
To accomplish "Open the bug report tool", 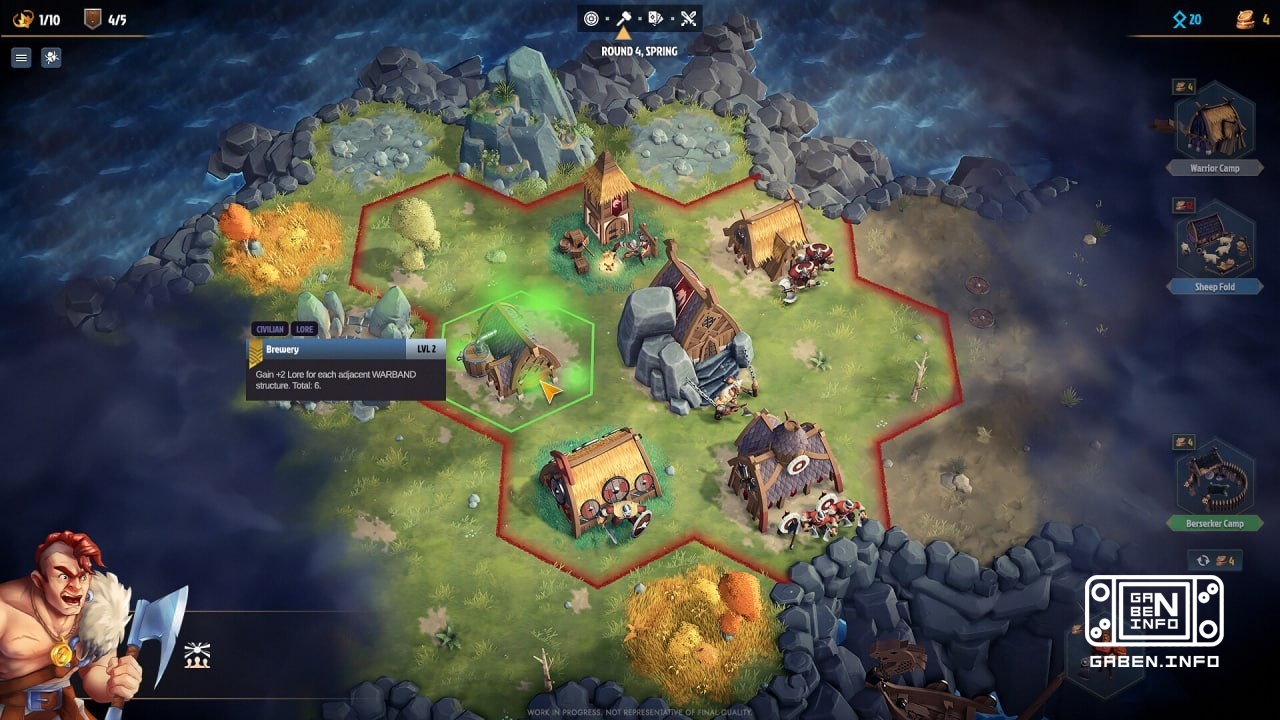I will coord(50,57).
